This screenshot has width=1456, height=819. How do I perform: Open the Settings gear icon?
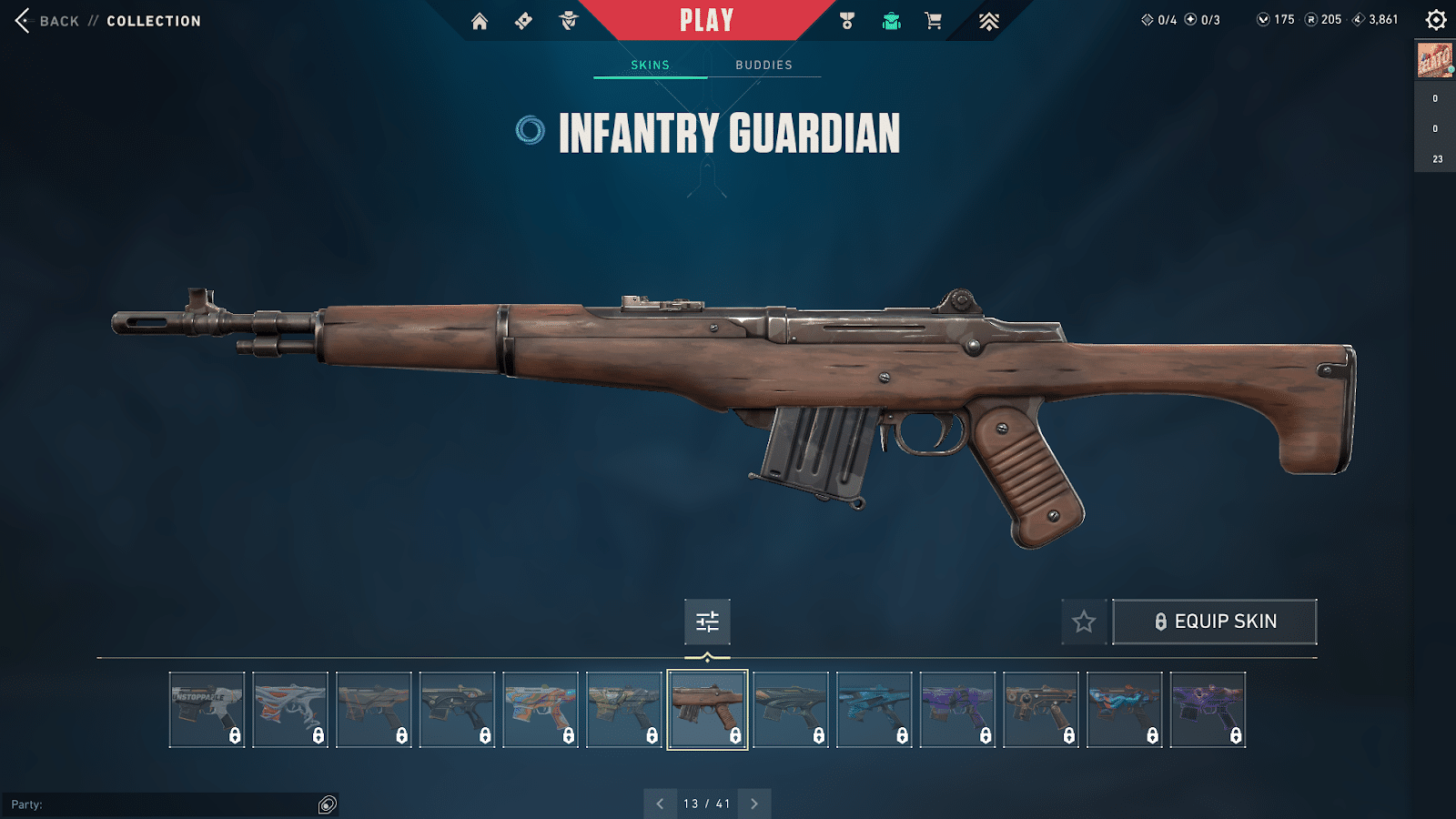1436,18
